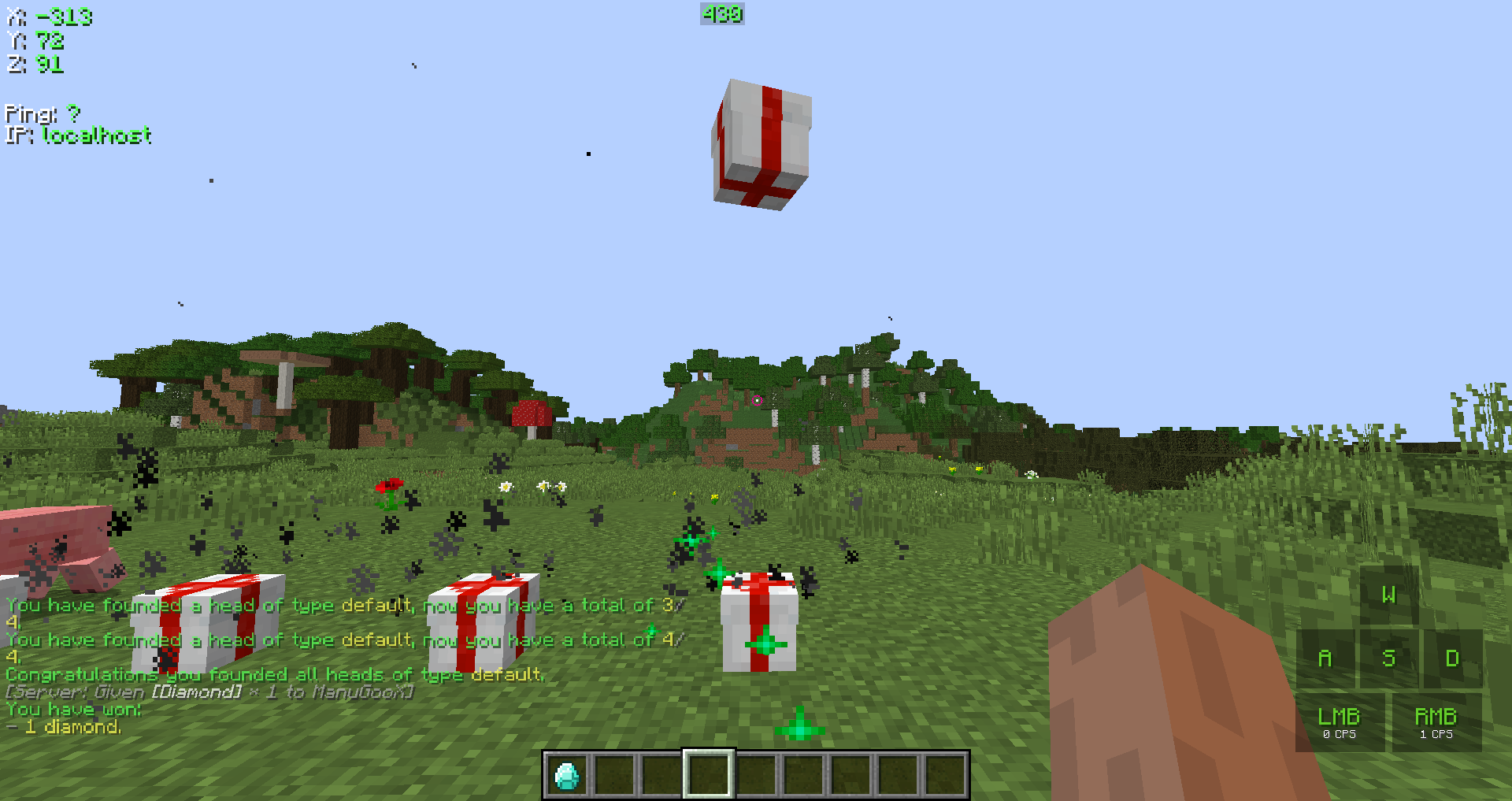Viewport: 1512px width, 801px height.
Task: Click the D key indicator
Action: [x=1451, y=659]
